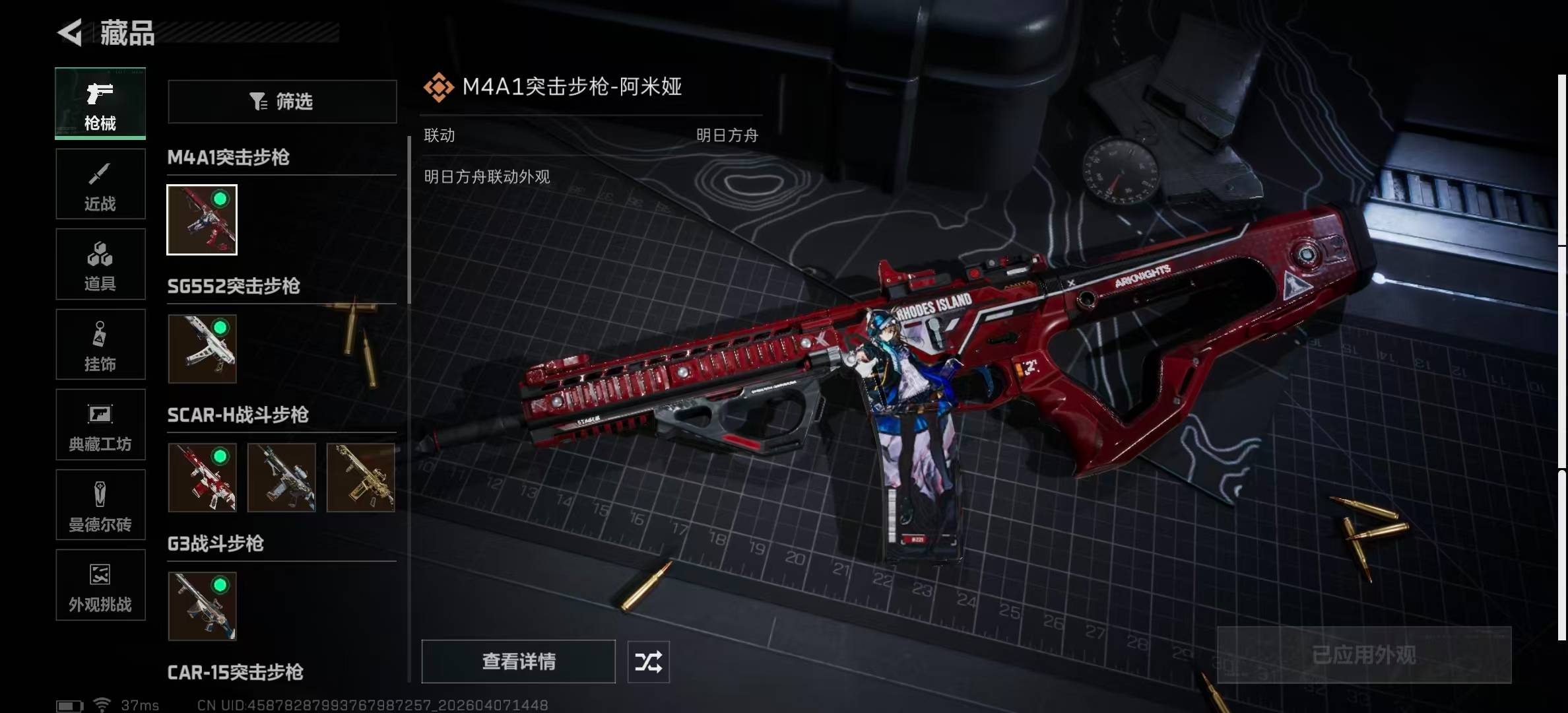Screen dimensions: 1568x713
Task: Open the 近战 melee category
Action: tap(100, 184)
